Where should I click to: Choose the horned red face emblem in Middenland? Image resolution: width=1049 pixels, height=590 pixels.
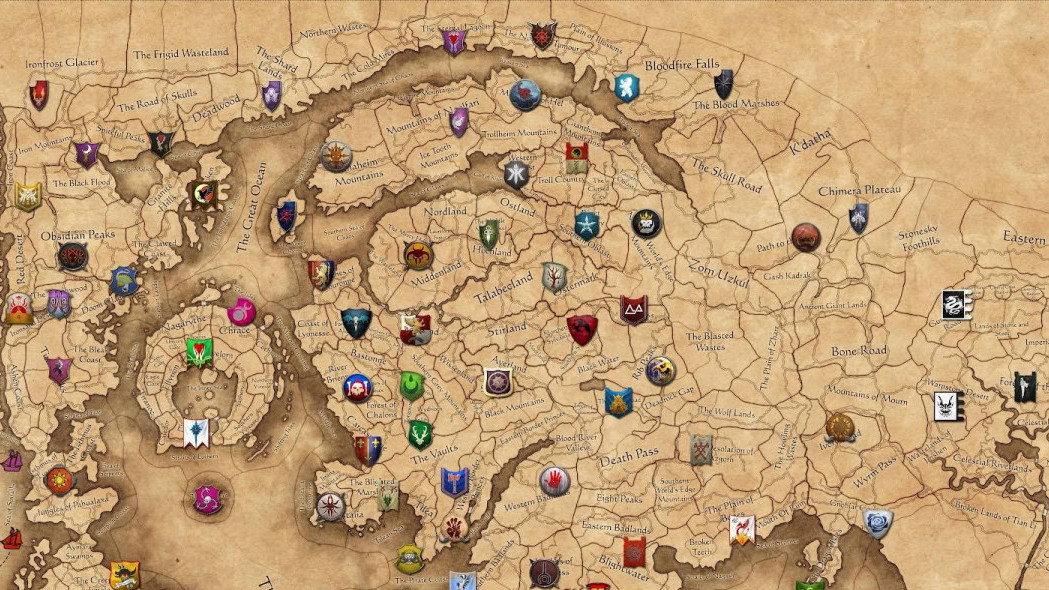(x=418, y=255)
